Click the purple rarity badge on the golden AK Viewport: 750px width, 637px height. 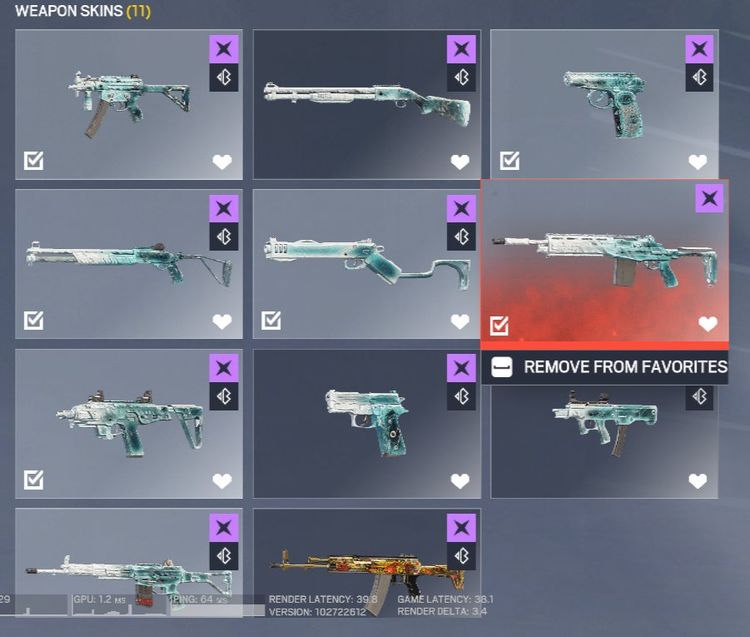(461, 527)
